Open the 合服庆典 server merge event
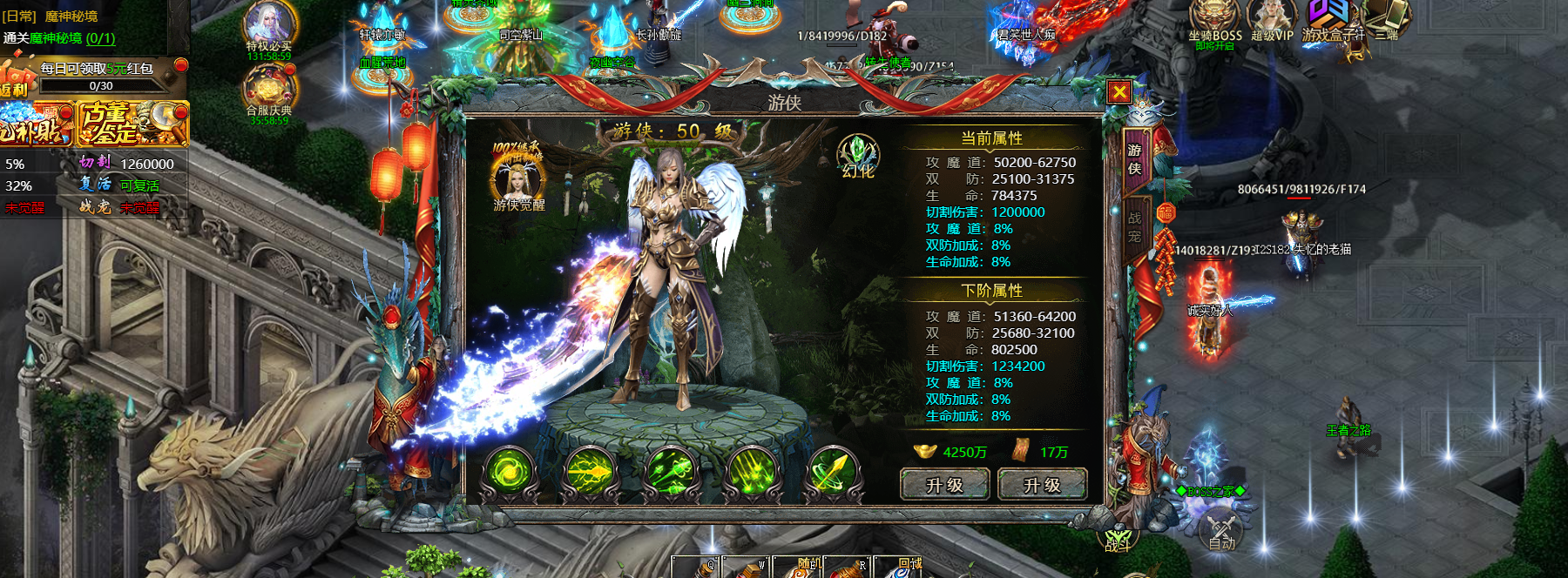This screenshot has height=578, width=1568. pos(269,92)
